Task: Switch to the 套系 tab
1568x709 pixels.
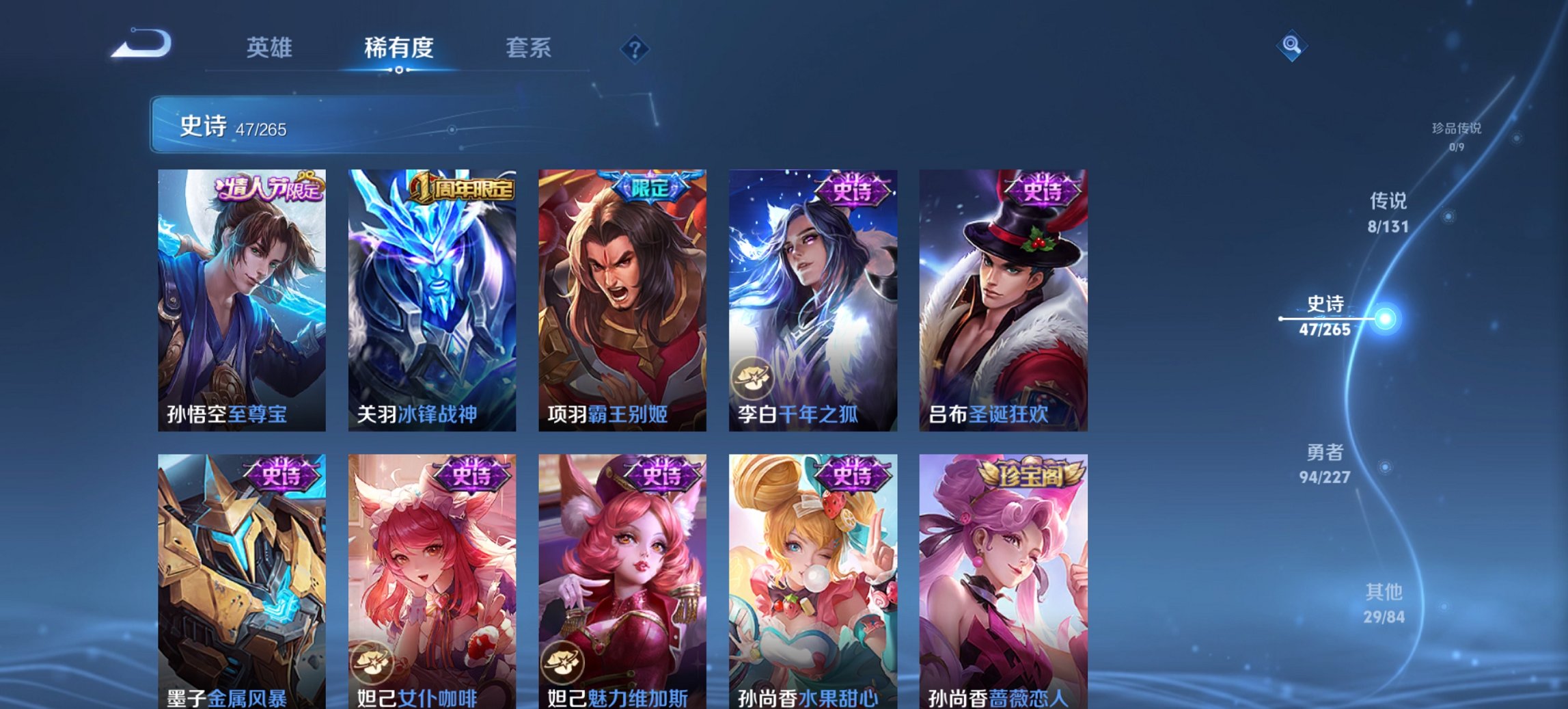Action: click(x=528, y=48)
